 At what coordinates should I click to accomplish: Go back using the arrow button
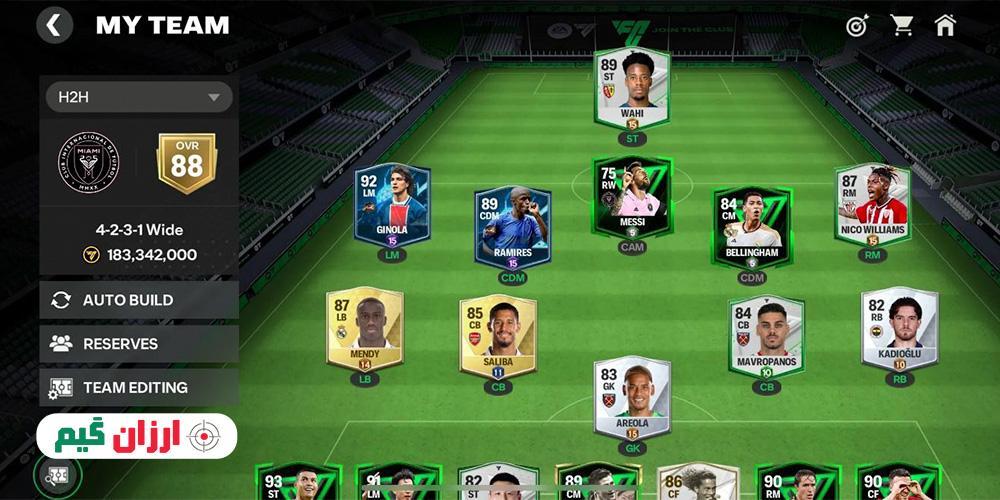coord(54,25)
